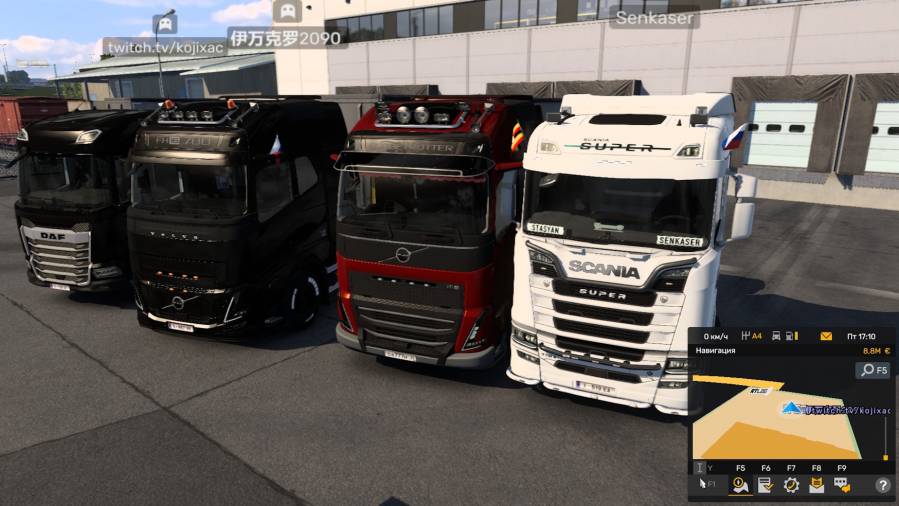
Task: Show the messages envelope tab
Action: 816,485
